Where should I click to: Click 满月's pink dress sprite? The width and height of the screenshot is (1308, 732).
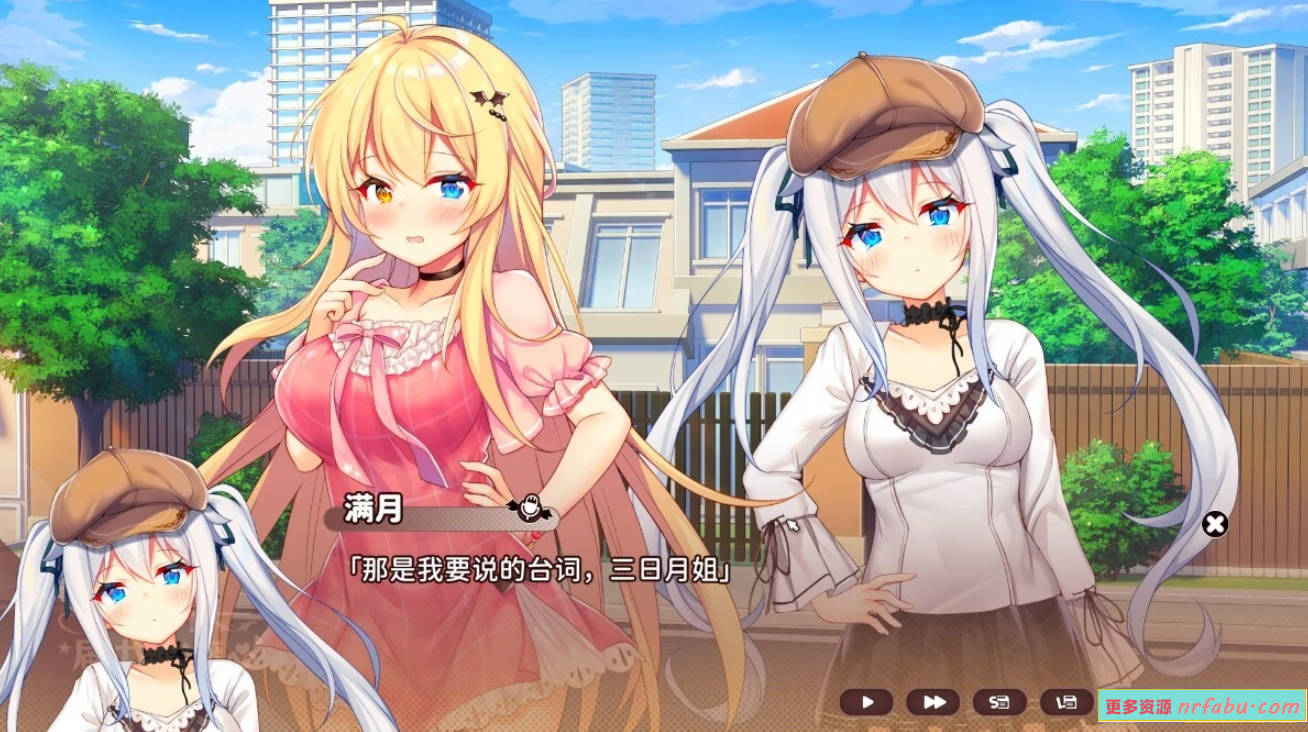coord(400,400)
